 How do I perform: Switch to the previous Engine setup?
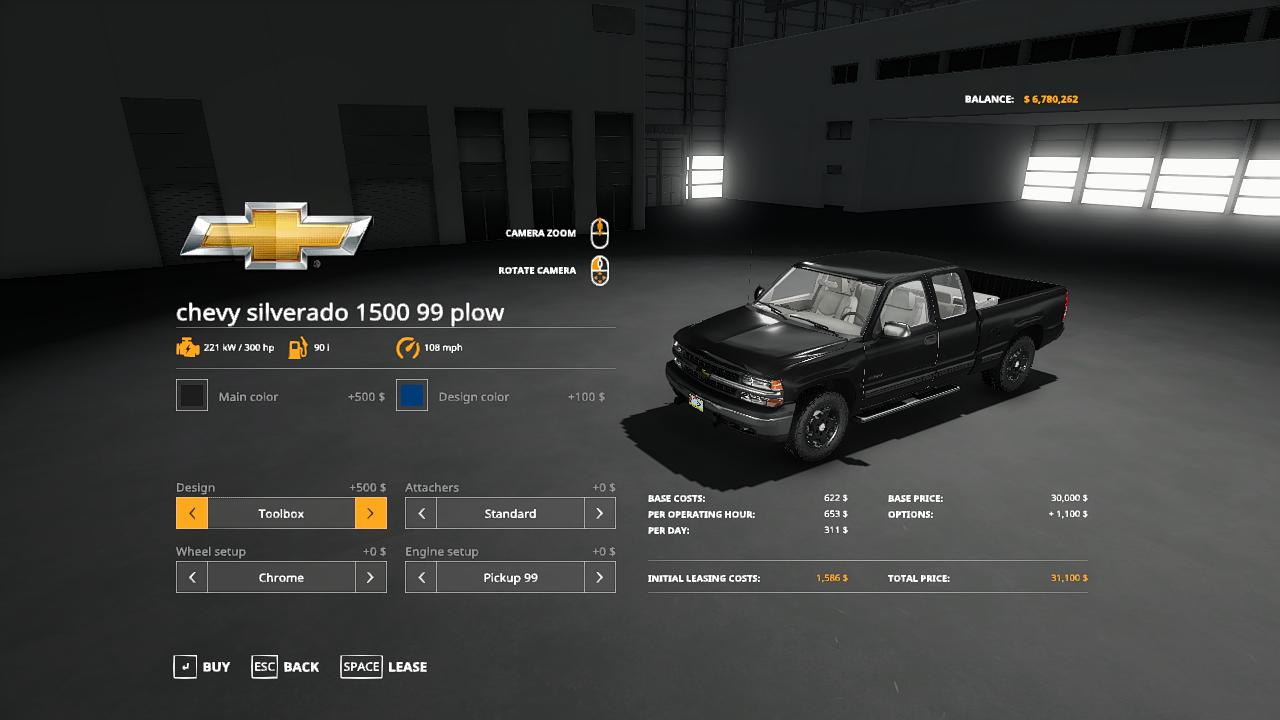coord(421,578)
